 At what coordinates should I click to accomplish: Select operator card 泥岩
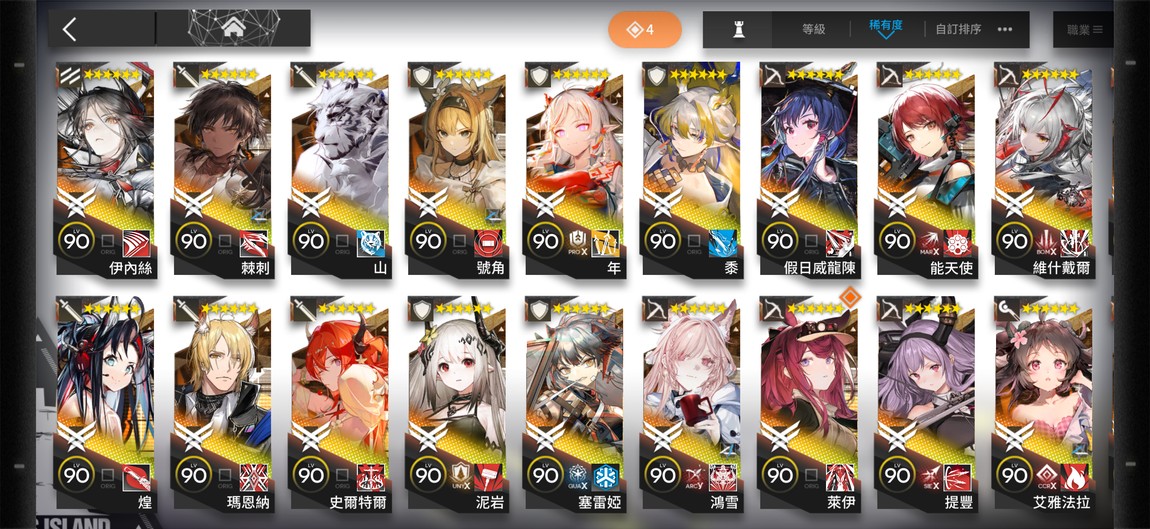tap(456, 402)
